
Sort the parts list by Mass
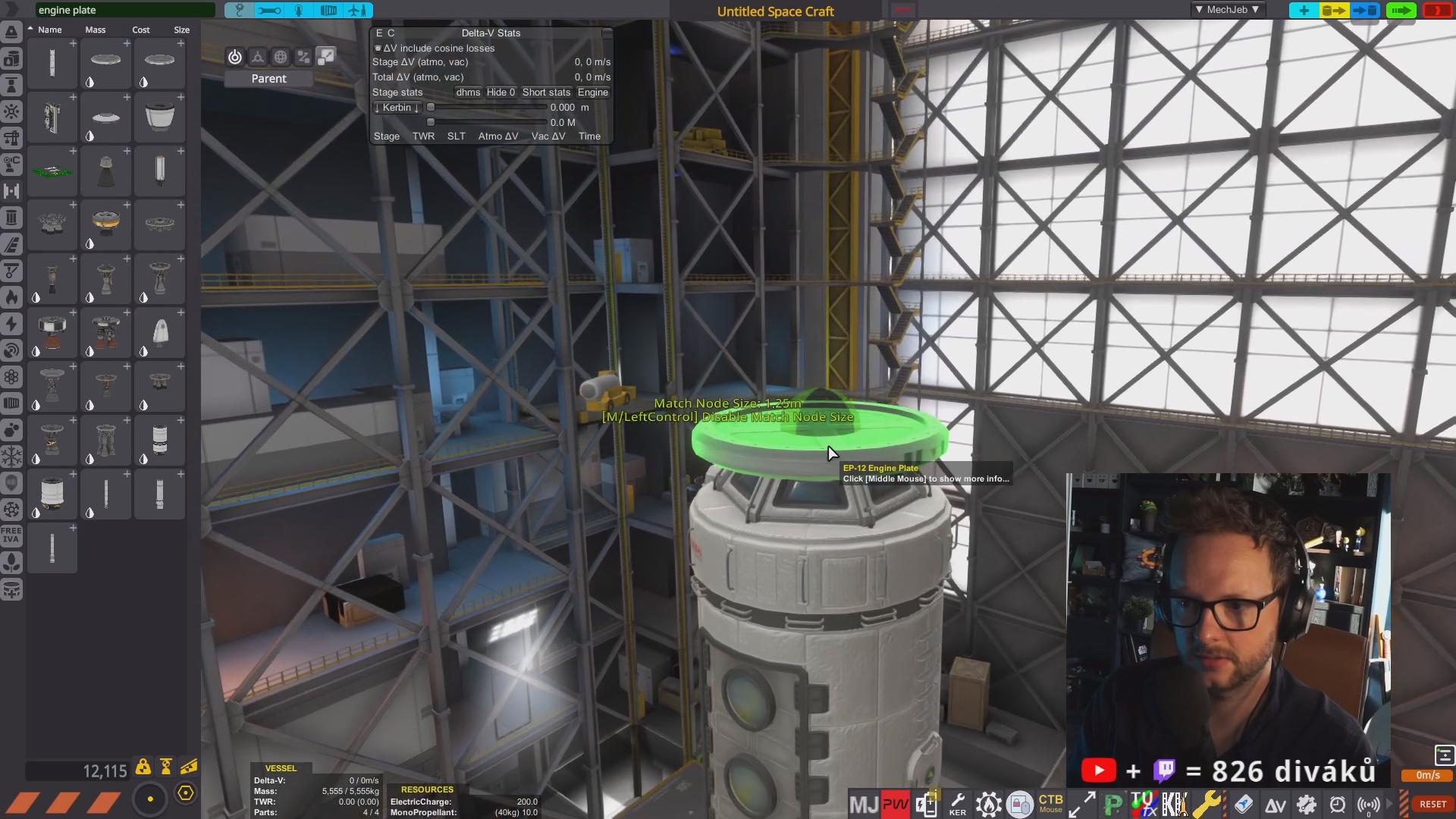pyautogui.click(x=96, y=30)
